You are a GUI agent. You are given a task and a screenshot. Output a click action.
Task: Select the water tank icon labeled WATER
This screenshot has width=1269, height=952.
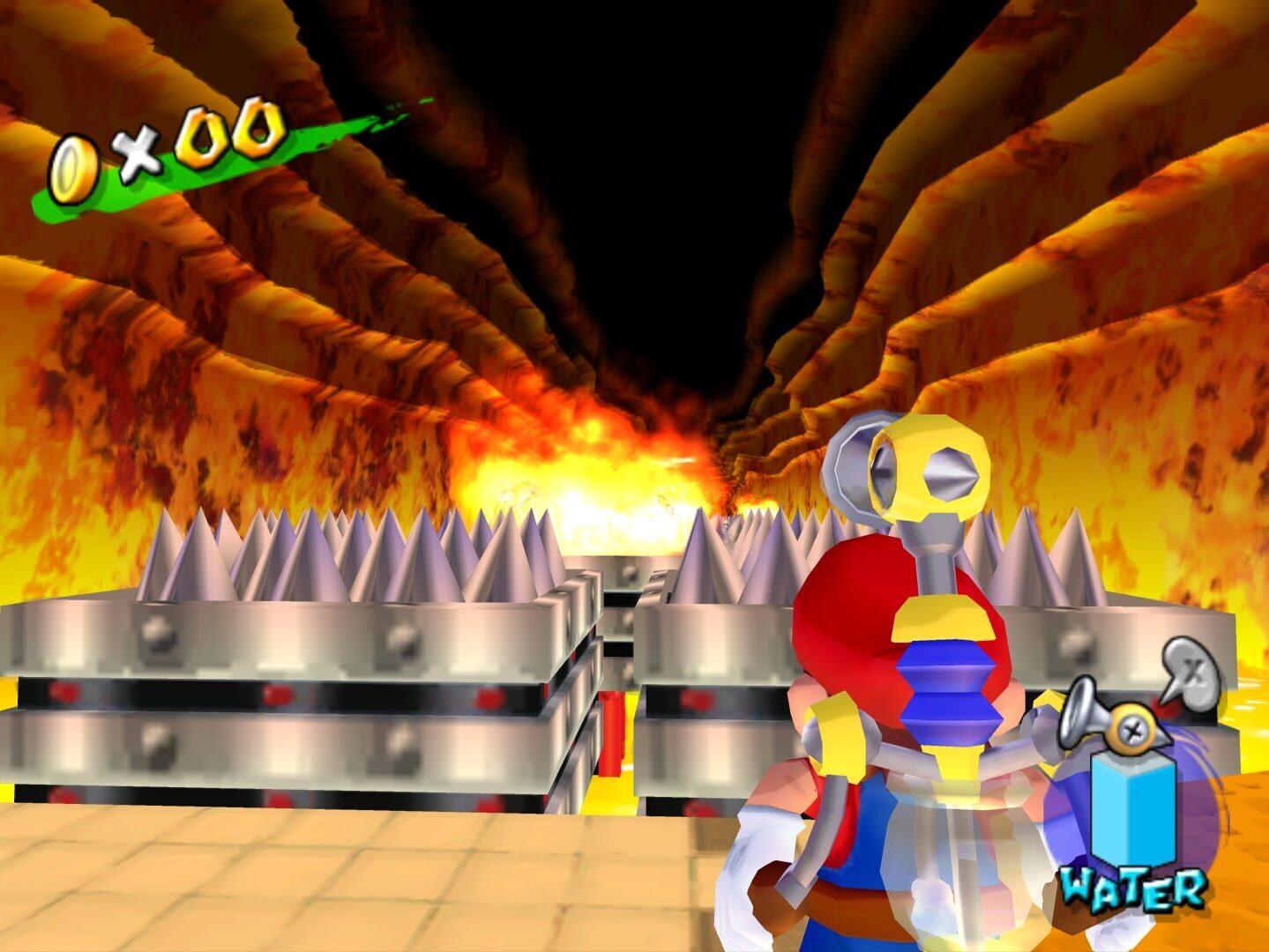click(x=1131, y=807)
